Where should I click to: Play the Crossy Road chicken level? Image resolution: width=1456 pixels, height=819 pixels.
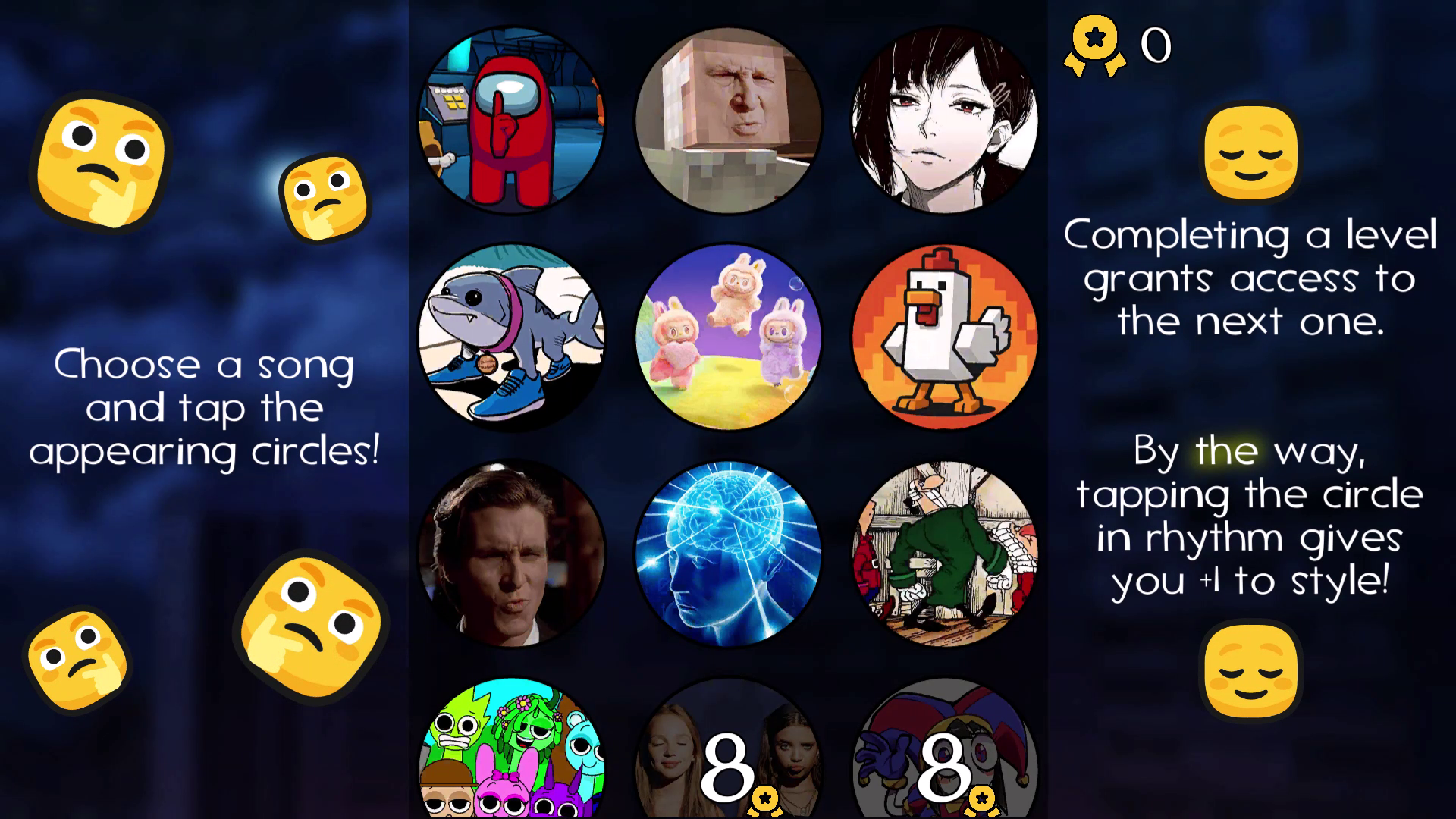tap(944, 337)
